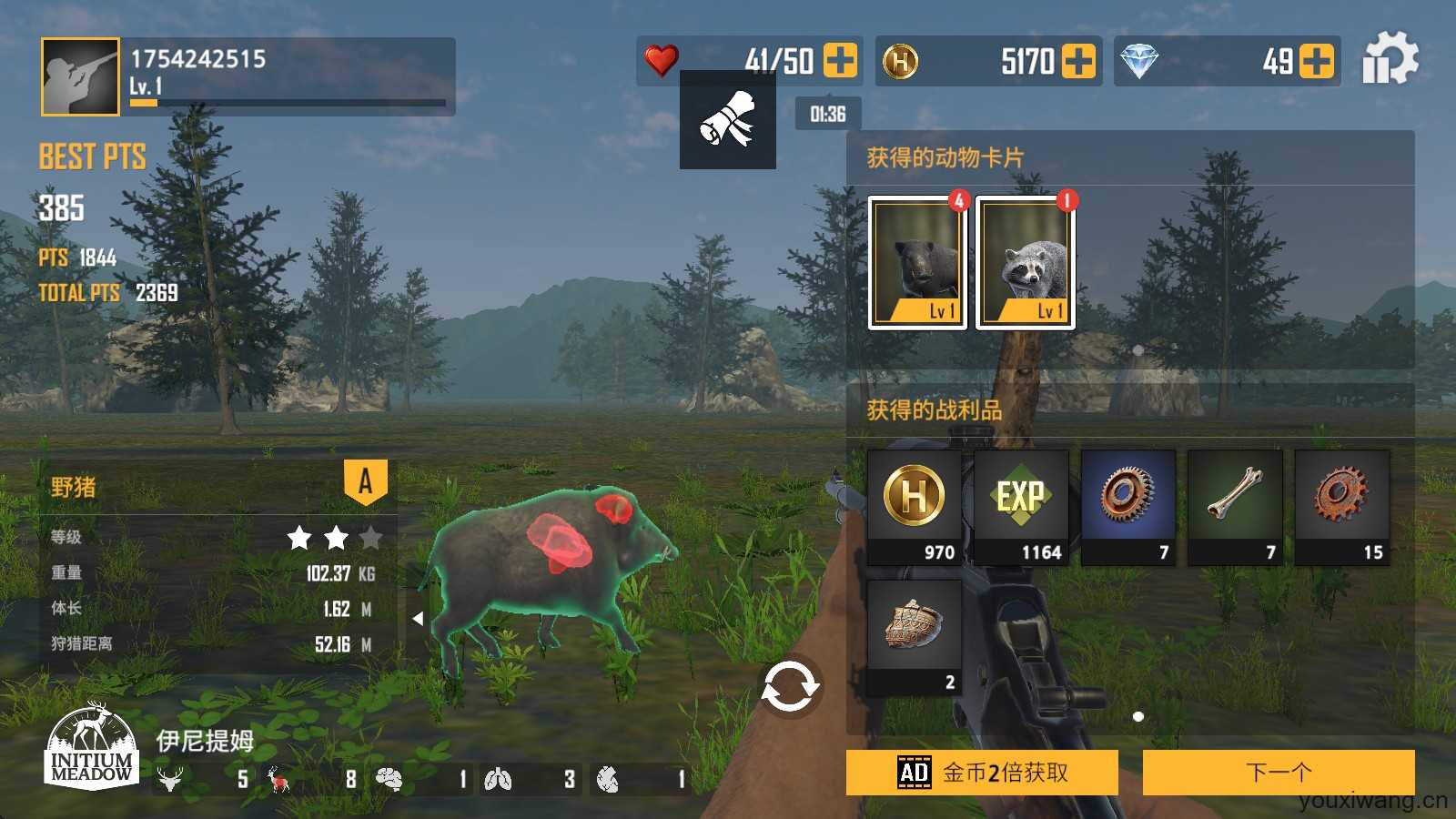View the EXP reward tile
This screenshot has width=1456, height=819.
click(x=1021, y=507)
